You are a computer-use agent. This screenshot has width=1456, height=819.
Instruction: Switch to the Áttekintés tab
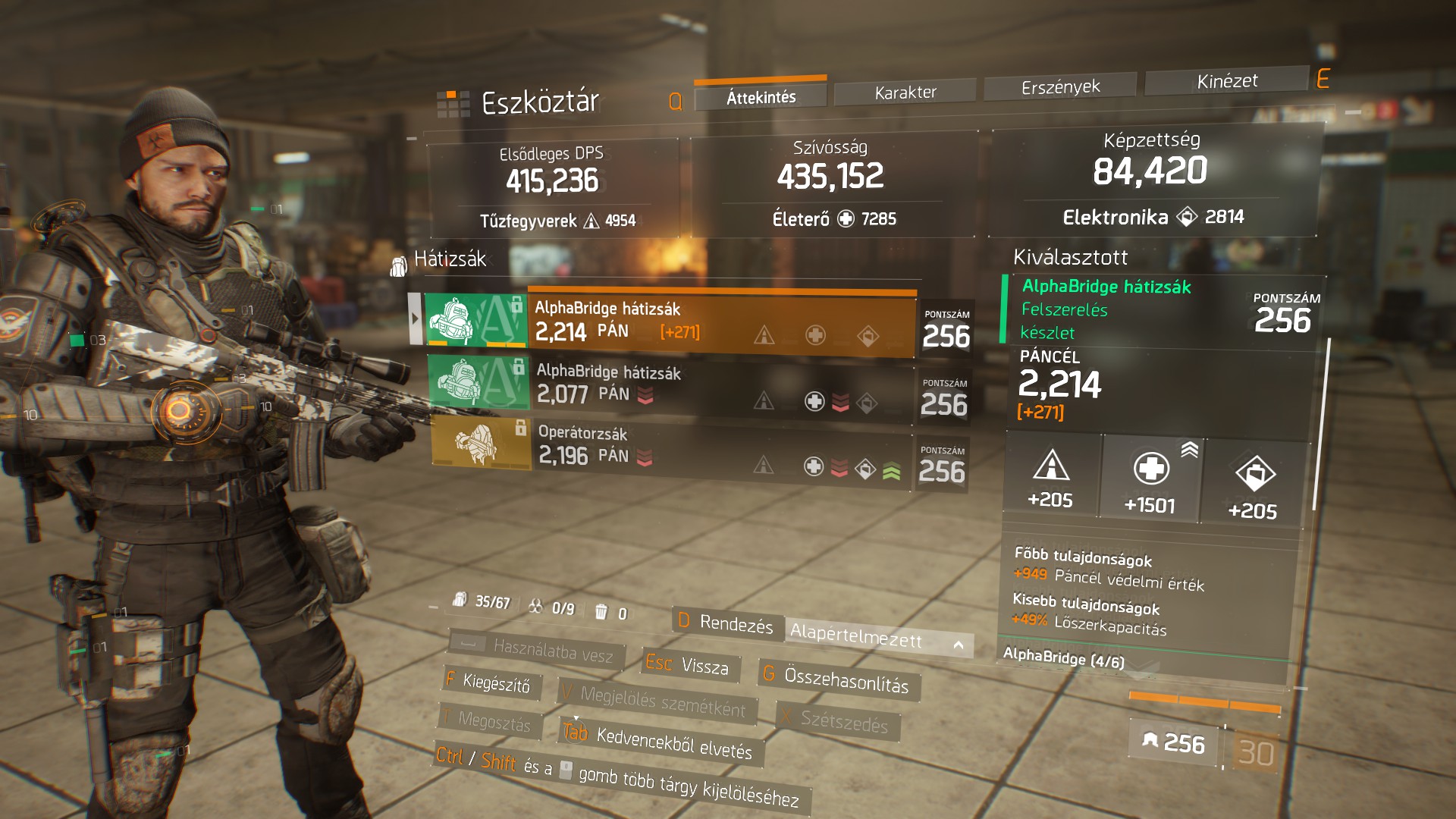click(x=761, y=97)
